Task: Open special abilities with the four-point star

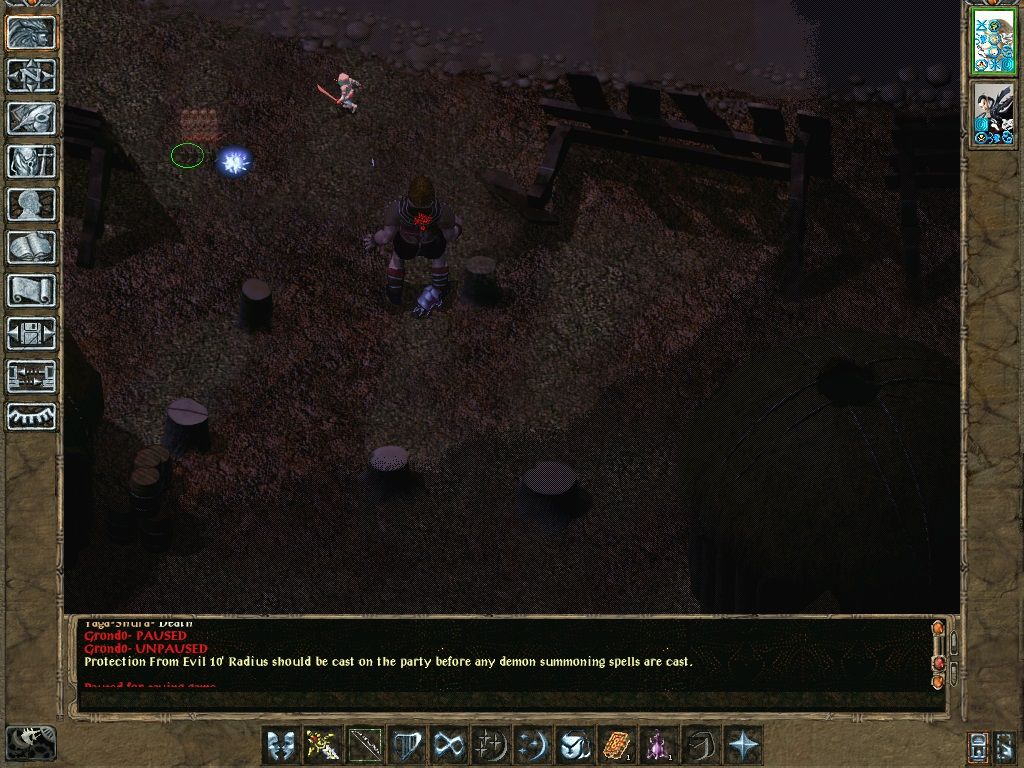Action: pyautogui.click(x=743, y=745)
